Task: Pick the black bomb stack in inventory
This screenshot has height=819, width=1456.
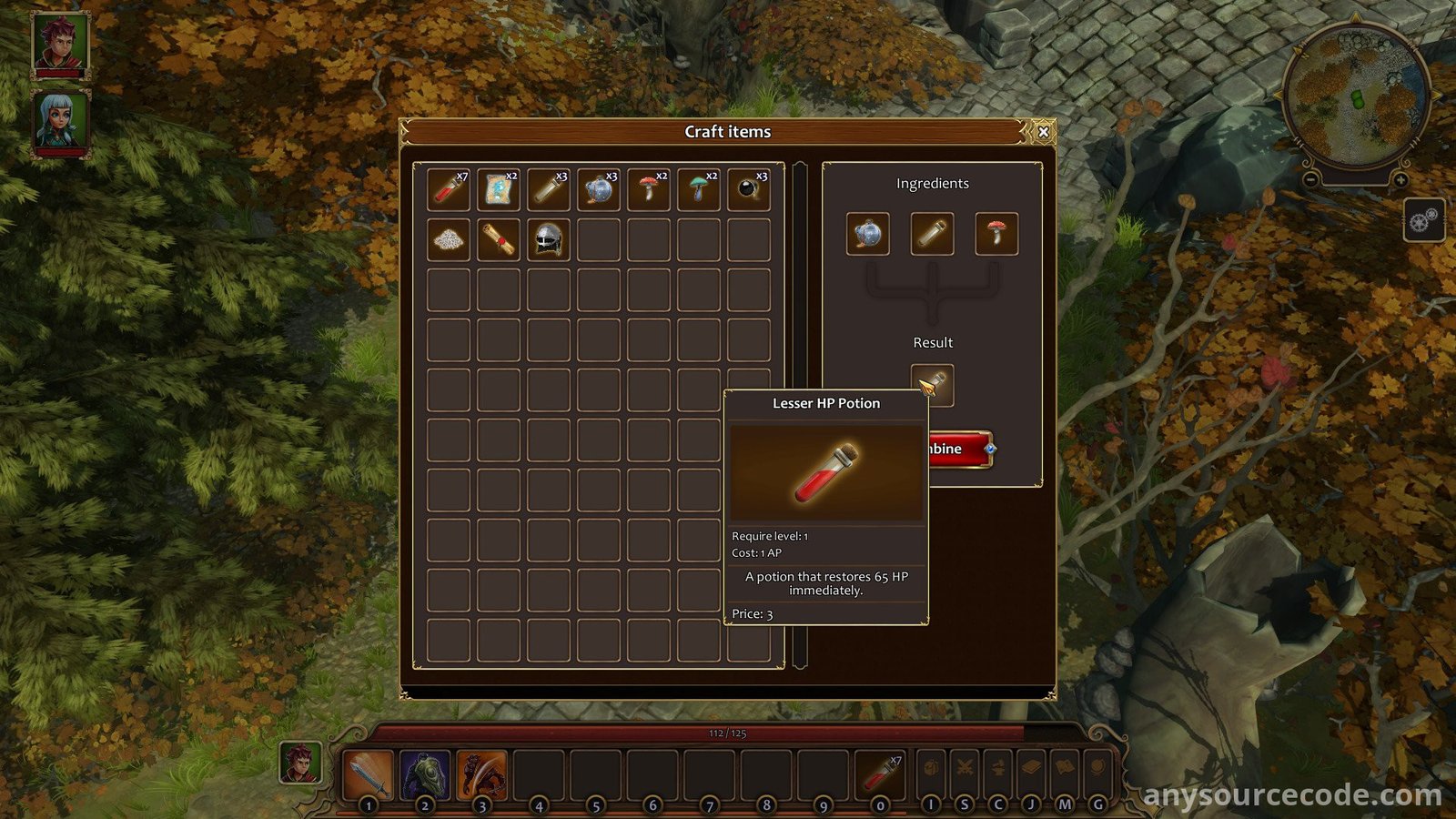Action: point(749,189)
